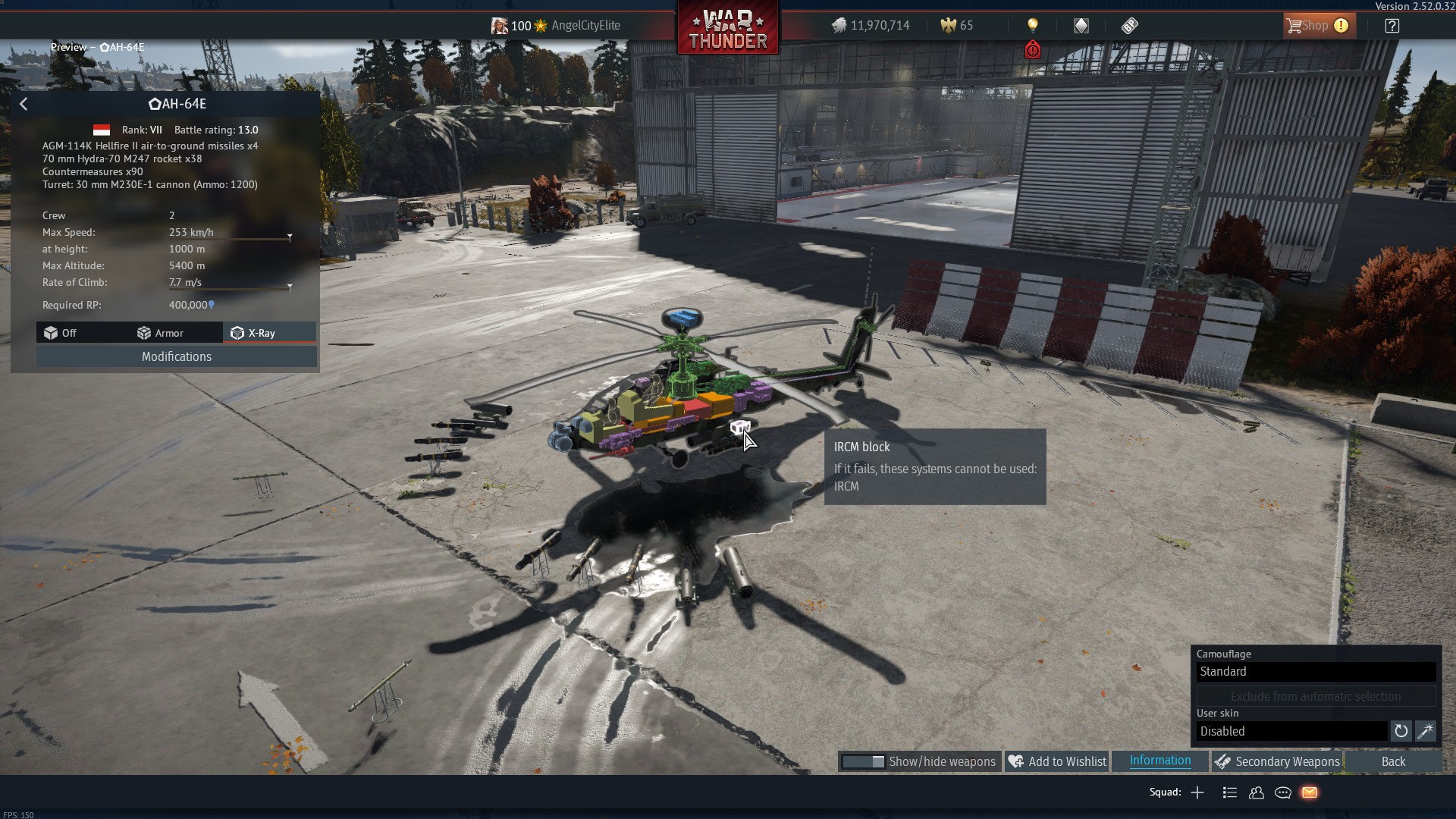Go back using the left arrow
The height and width of the screenshot is (819, 1456).
24,104
